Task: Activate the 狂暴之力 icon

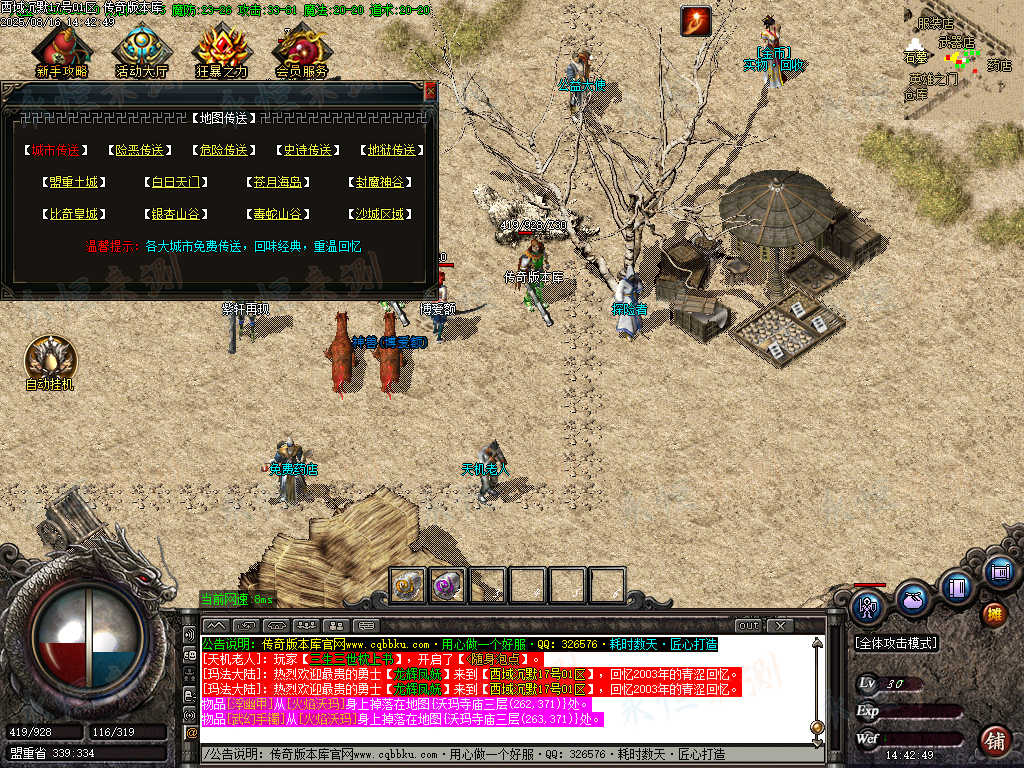Action: (221, 50)
